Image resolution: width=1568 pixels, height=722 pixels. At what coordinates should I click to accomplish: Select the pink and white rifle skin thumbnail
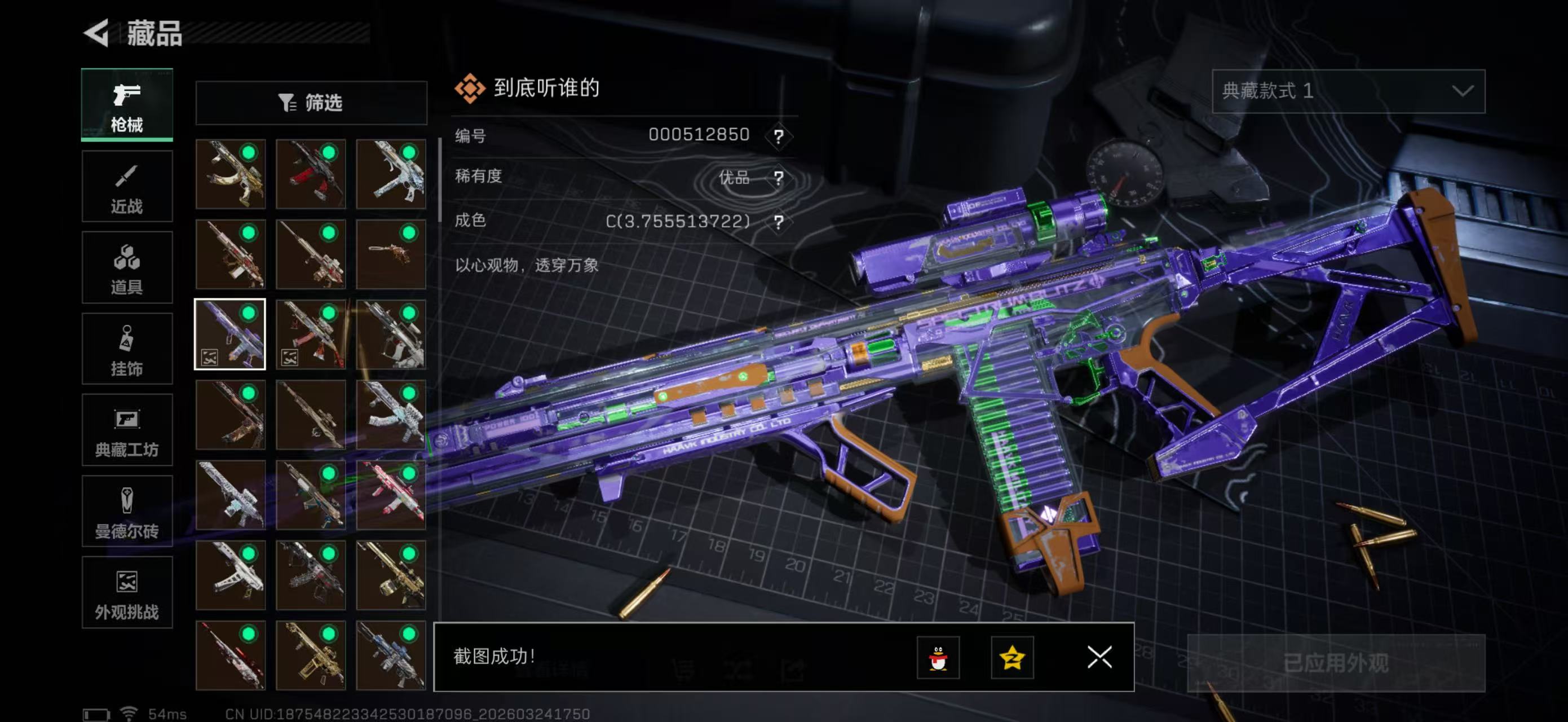(391, 494)
